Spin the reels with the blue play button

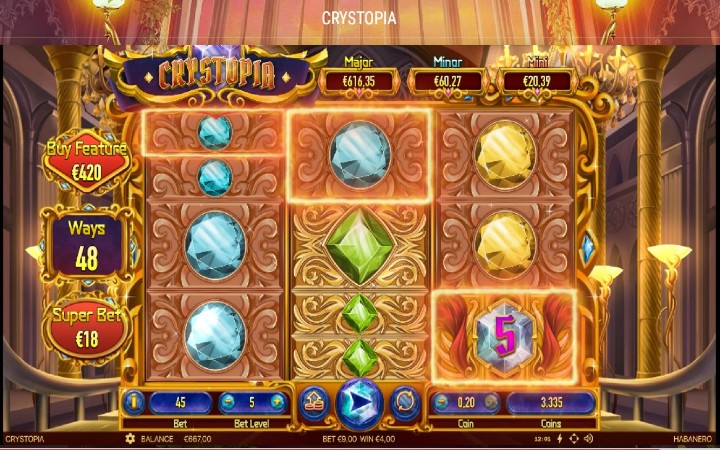[359, 402]
